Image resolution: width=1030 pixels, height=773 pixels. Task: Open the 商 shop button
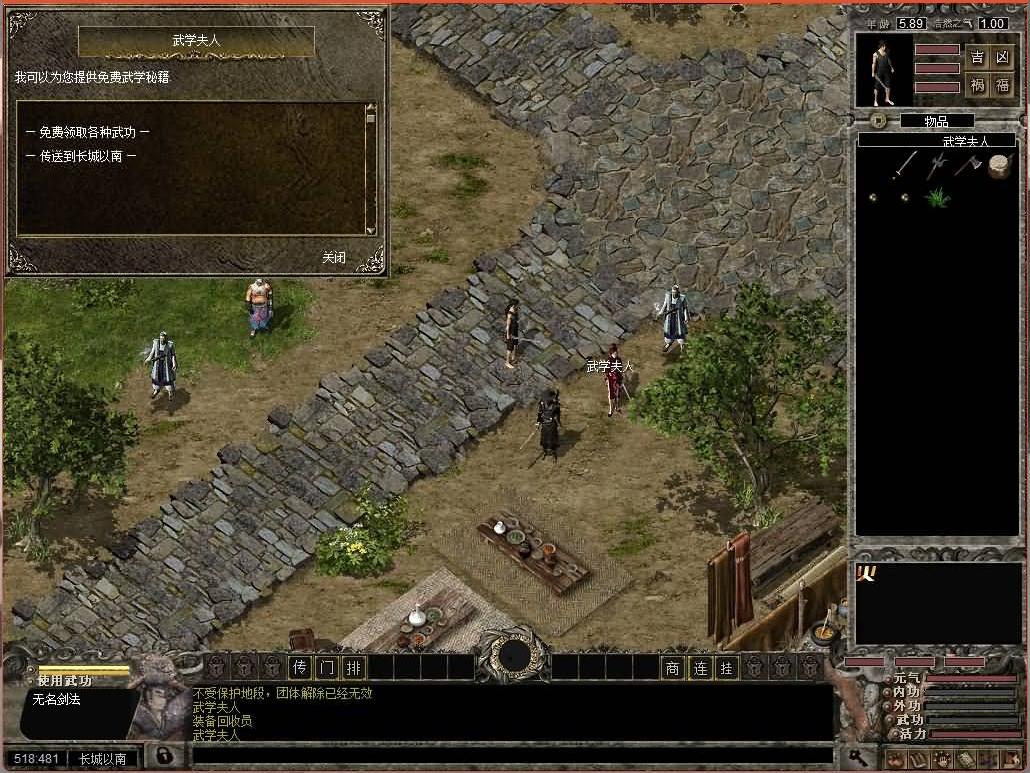[x=673, y=667]
